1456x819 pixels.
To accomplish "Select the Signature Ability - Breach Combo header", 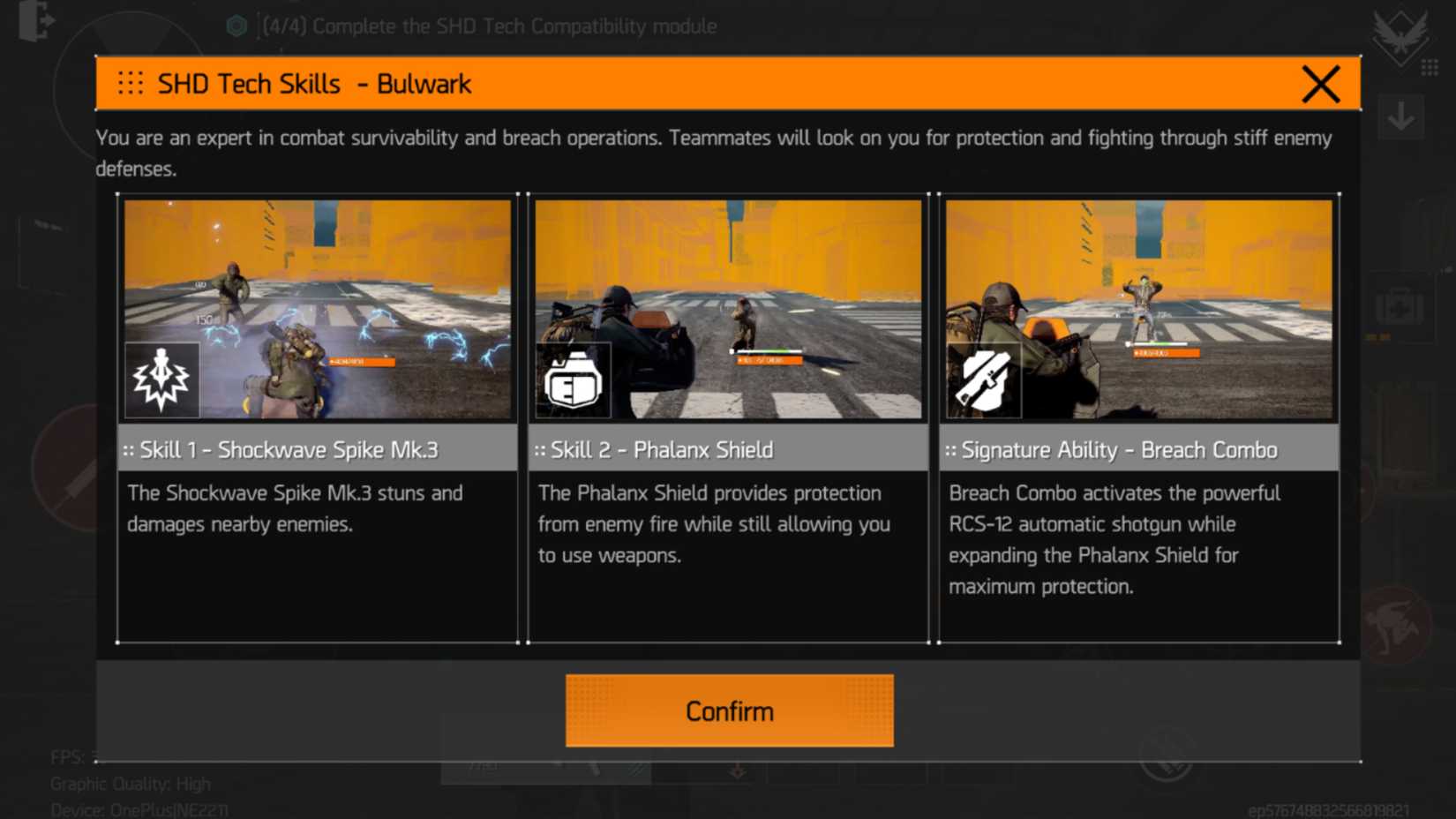I will click(1138, 448).
